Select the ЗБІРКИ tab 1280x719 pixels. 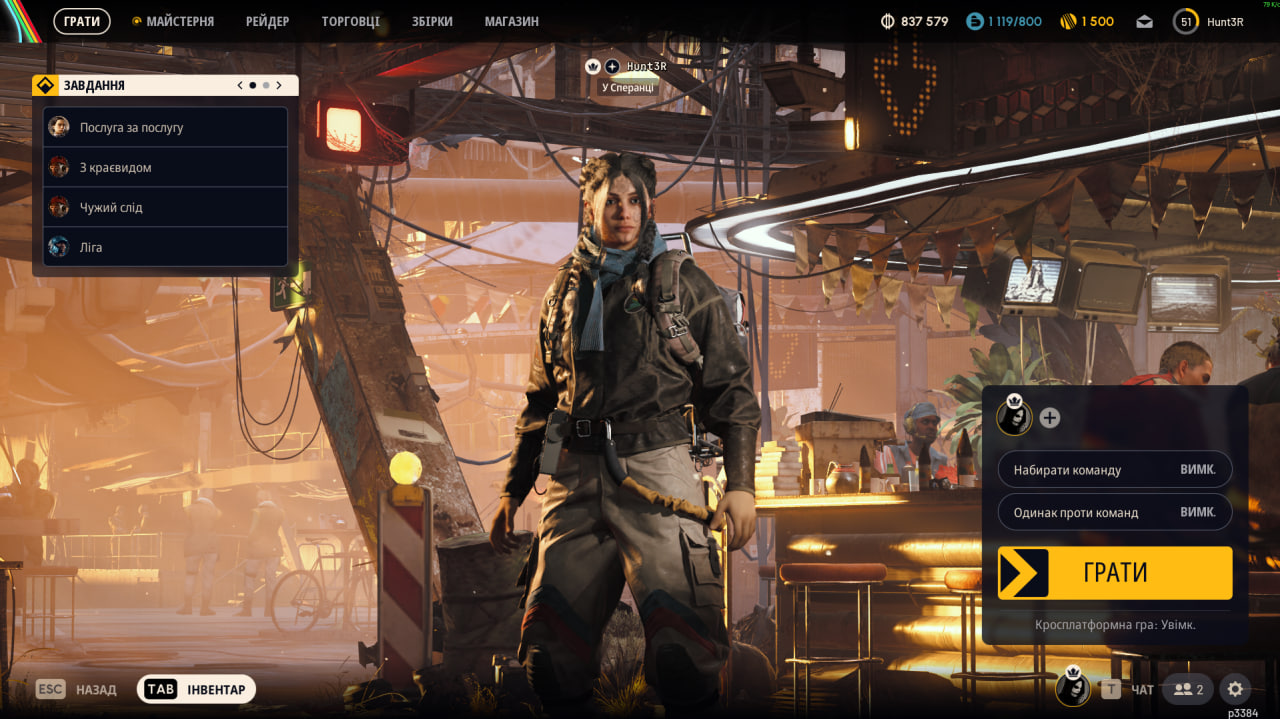point(432,21)
